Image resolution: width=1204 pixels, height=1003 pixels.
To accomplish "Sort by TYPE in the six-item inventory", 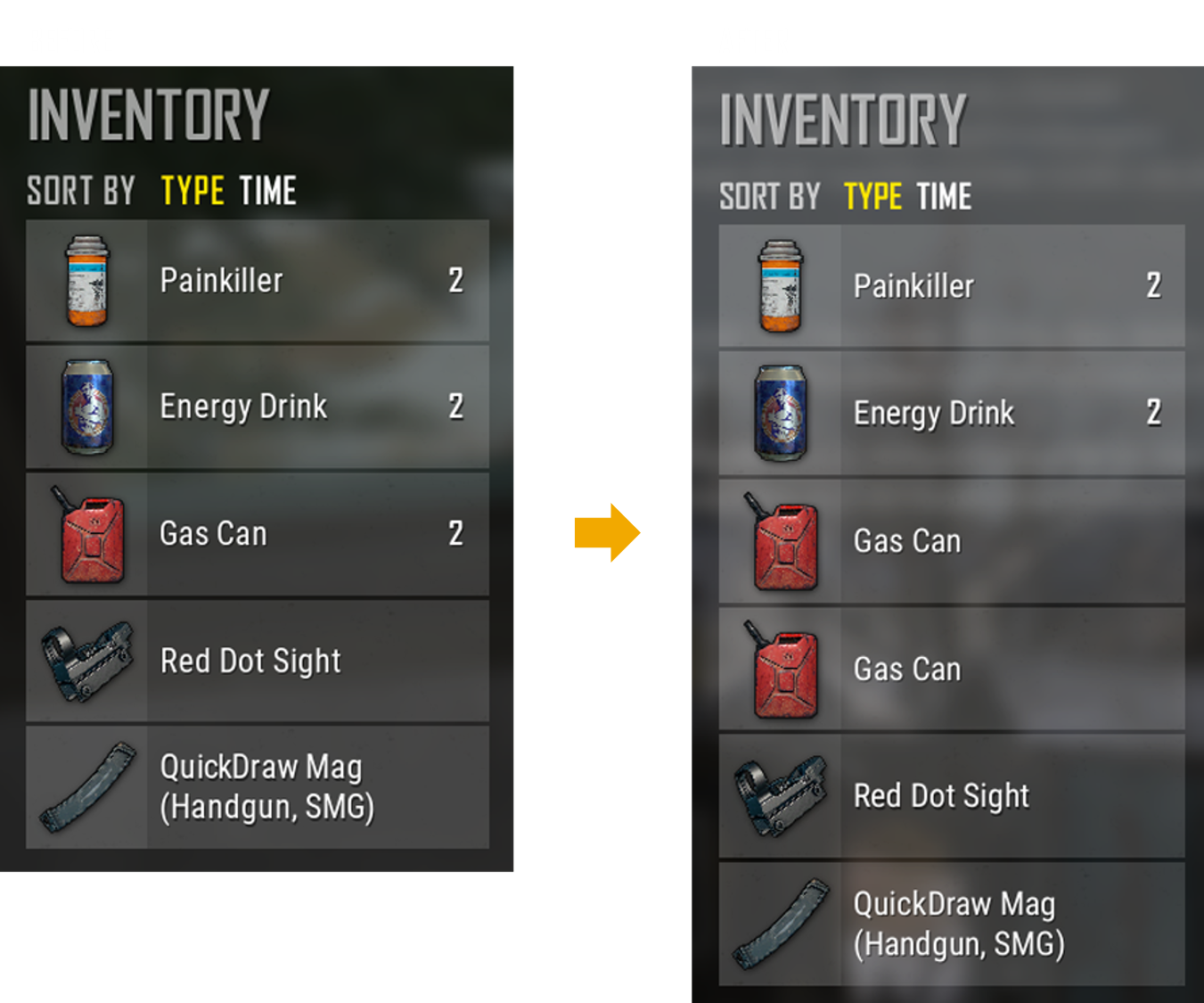I will (873, 197).
